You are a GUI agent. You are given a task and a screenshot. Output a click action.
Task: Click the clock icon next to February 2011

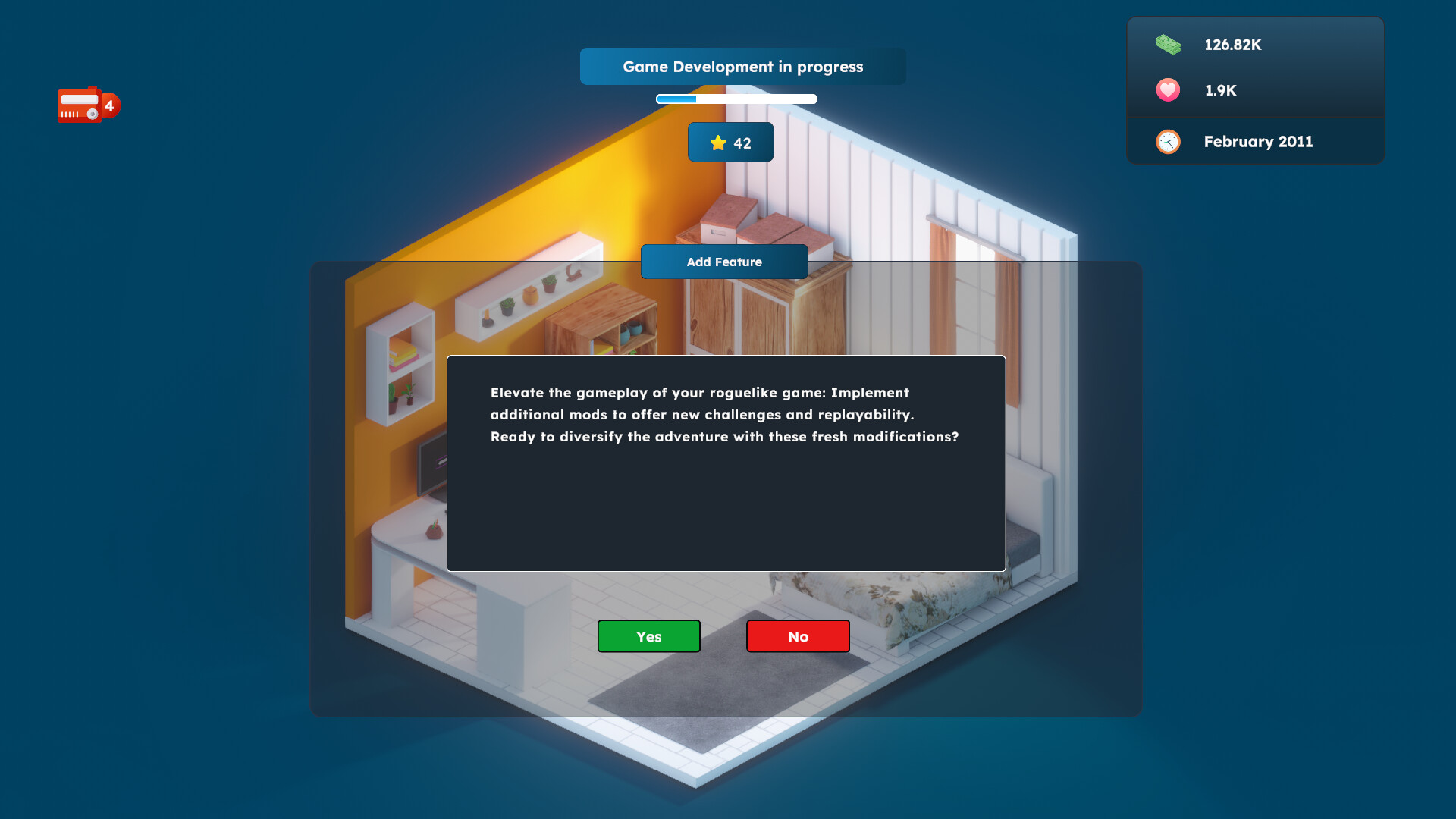coord(1167,142)
